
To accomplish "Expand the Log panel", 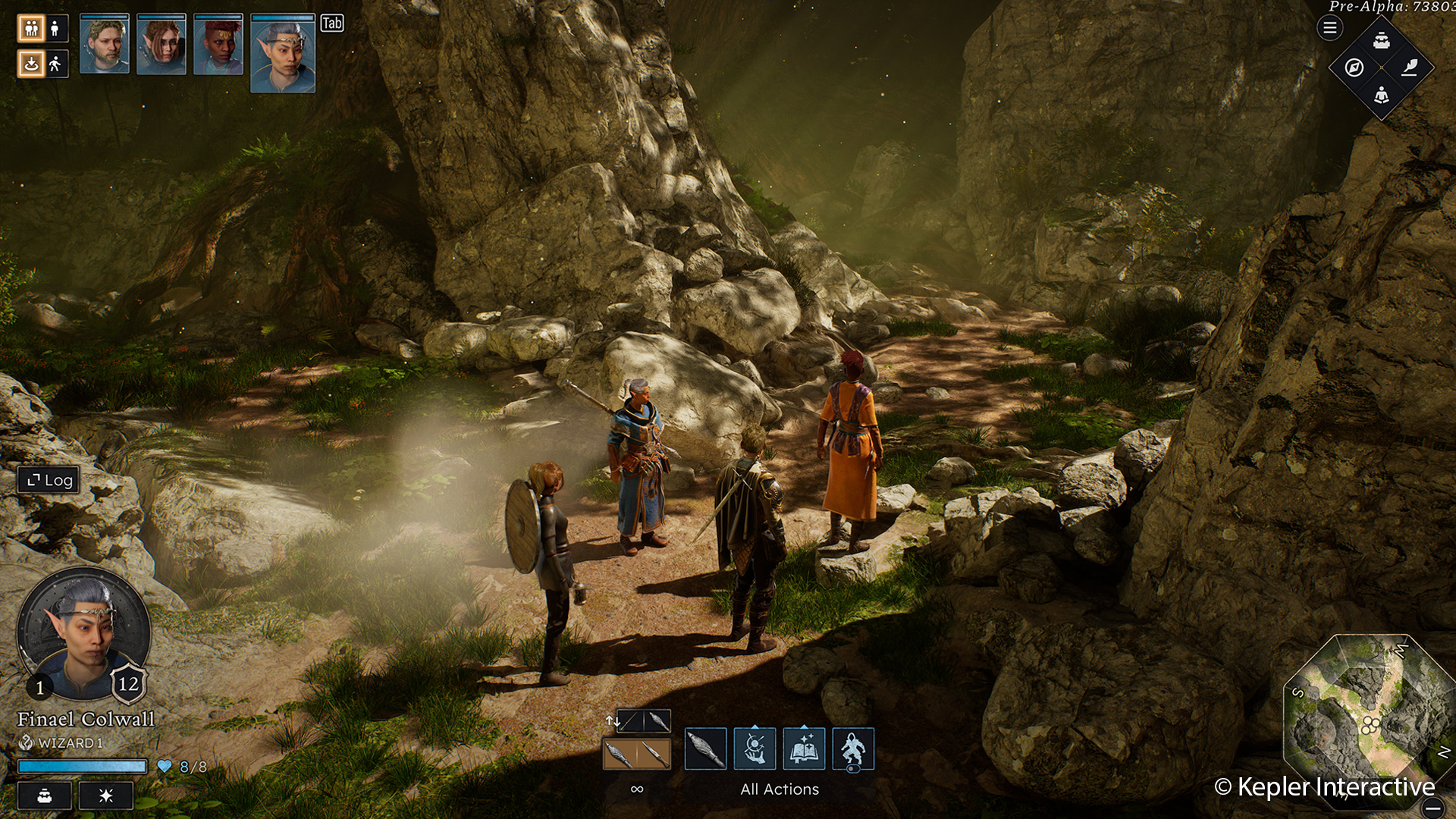I will pyautogui.click(x=49, y=480).
